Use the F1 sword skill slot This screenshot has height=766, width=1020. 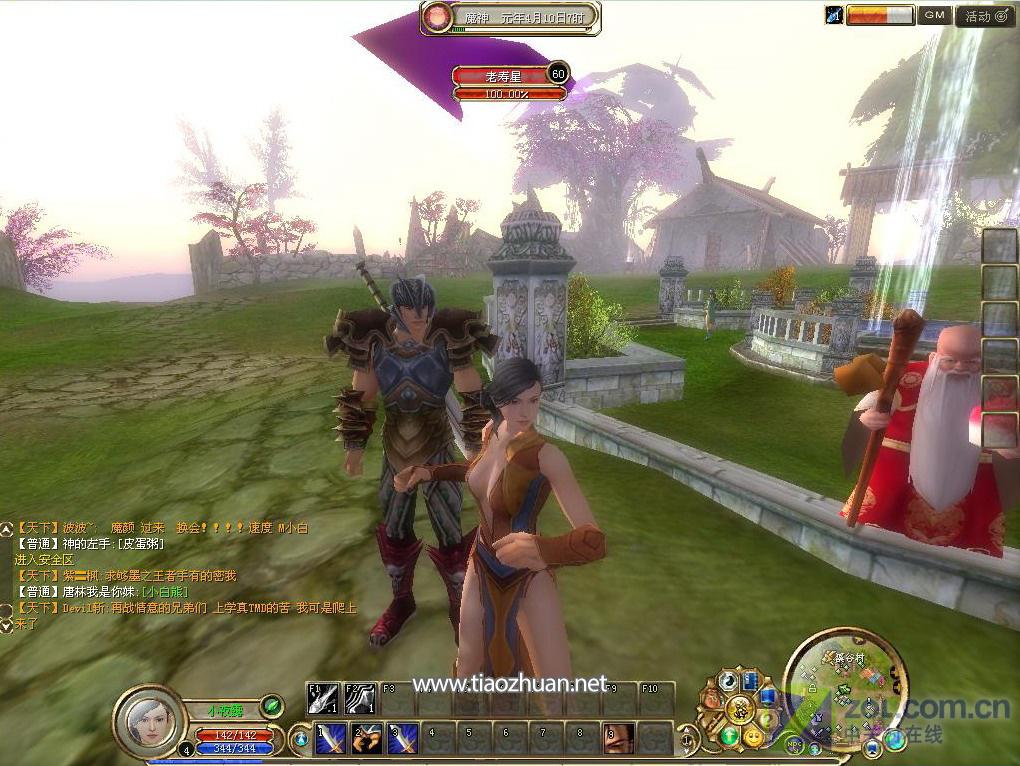click(x=322, y=699)
